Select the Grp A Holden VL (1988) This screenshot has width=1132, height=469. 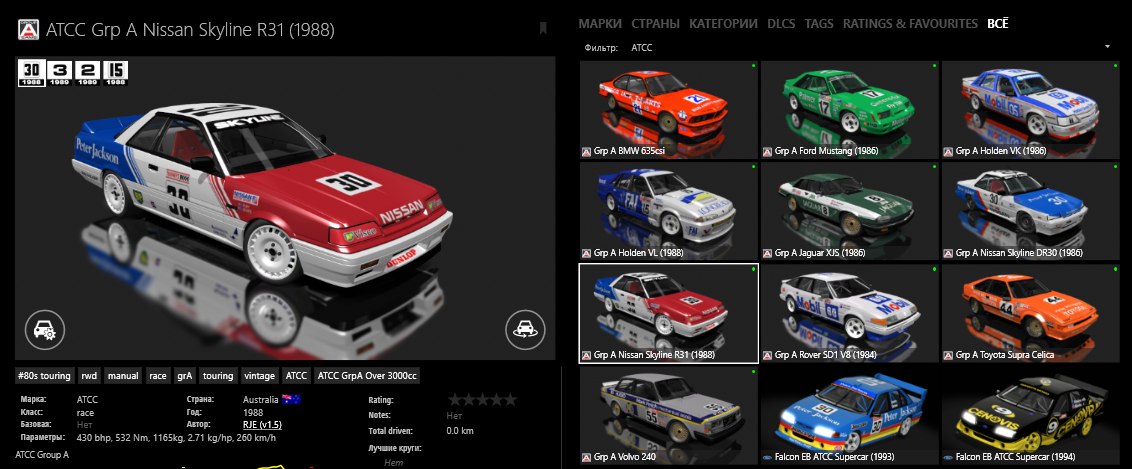pyautogui.click(x=669, y=211)
